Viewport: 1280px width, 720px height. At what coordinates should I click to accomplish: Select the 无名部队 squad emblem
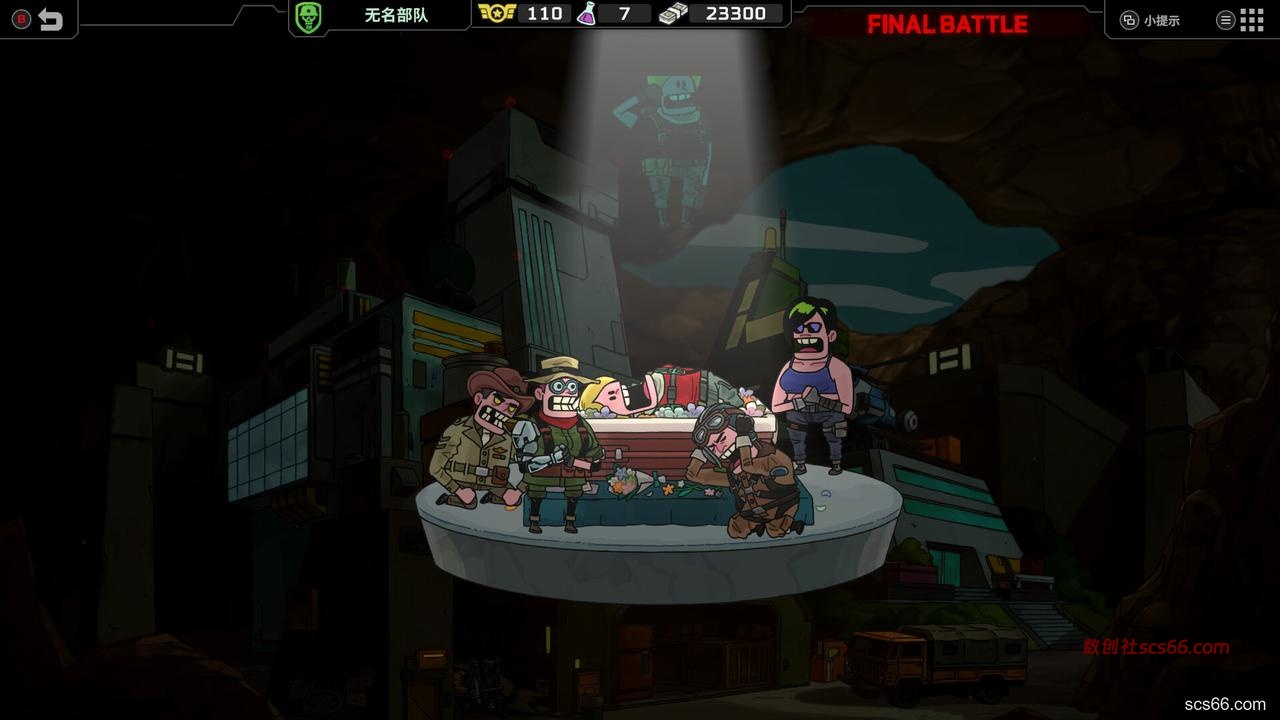(307, 16)
